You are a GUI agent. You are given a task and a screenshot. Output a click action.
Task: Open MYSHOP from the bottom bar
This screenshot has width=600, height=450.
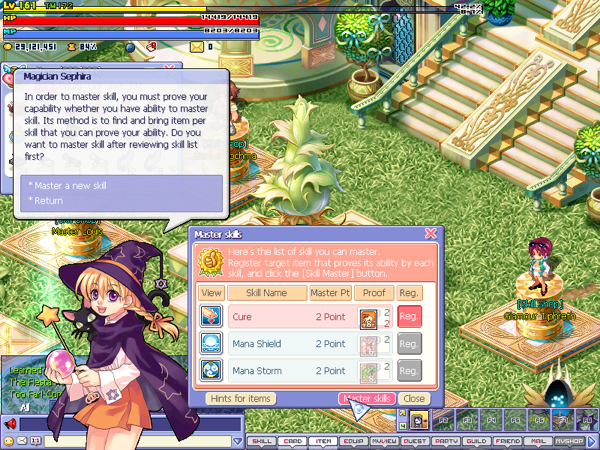571,439
